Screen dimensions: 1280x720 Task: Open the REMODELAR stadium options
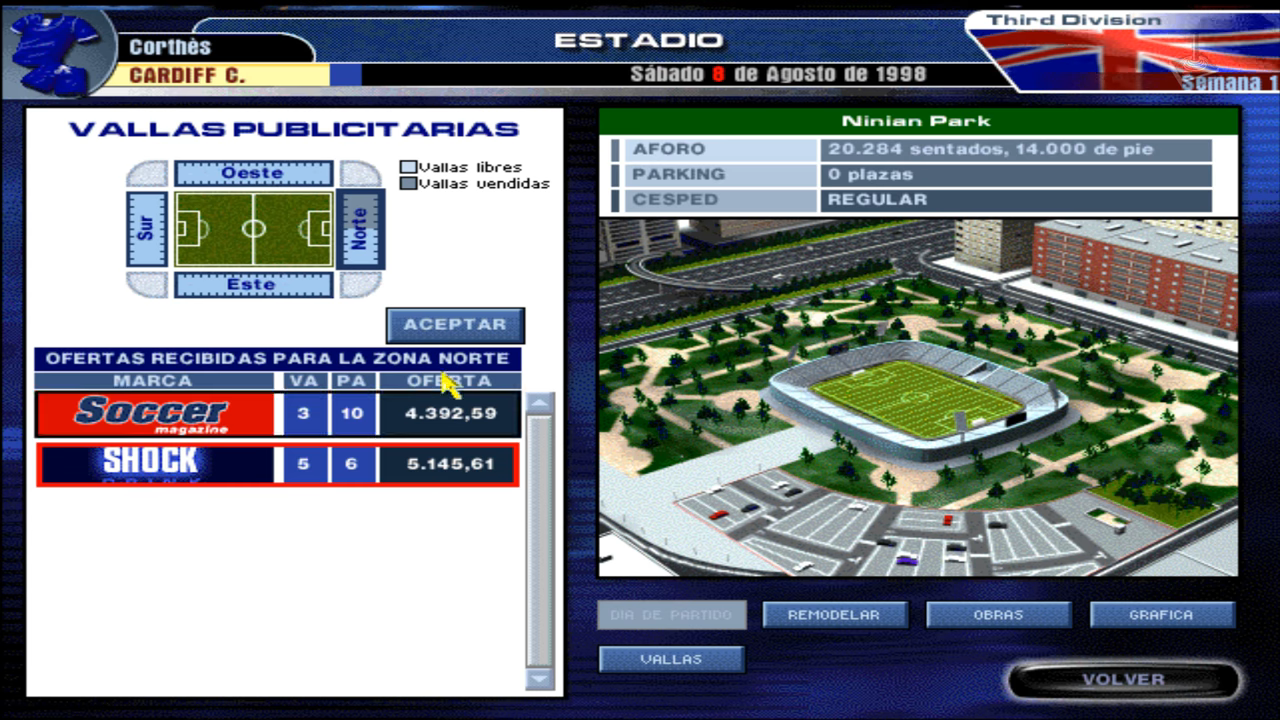835,614
